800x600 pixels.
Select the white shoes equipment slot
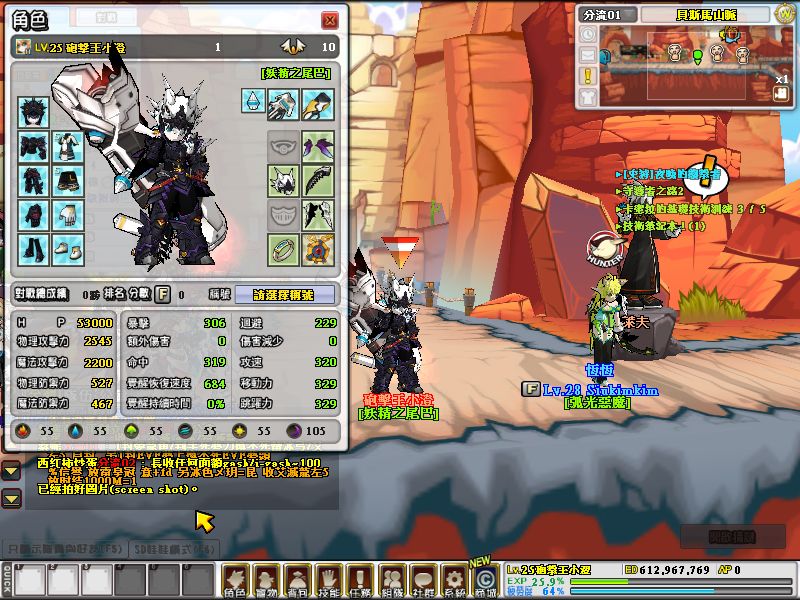coord(68,248)
